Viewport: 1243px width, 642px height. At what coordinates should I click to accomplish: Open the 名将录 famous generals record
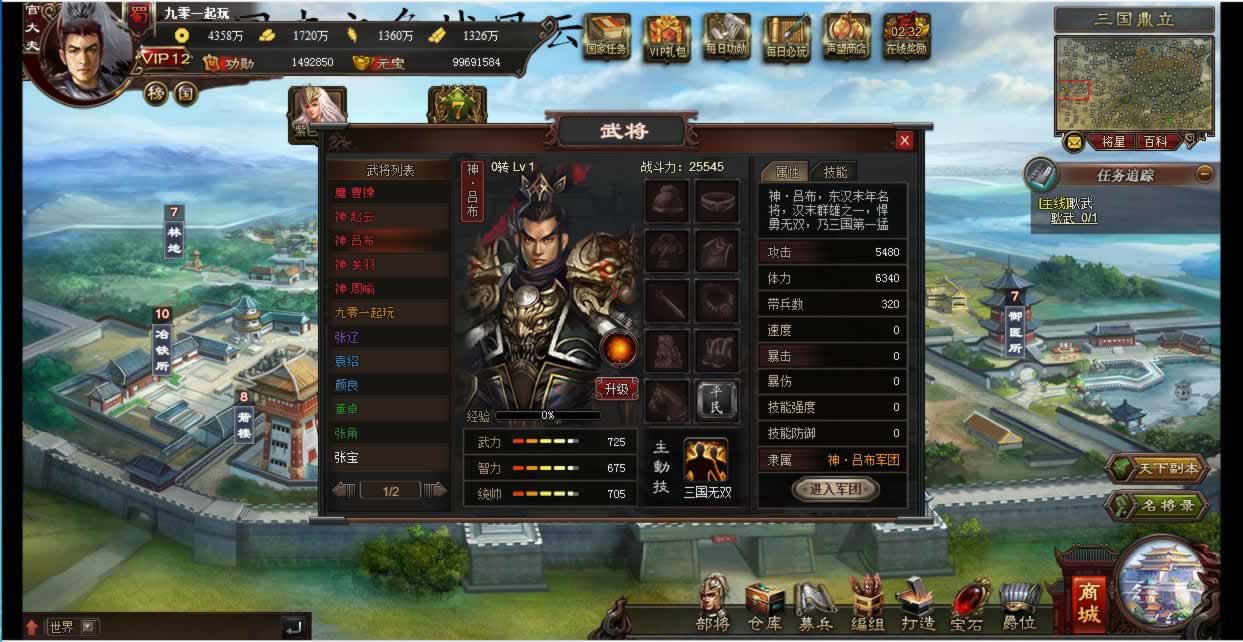(1160, 506)
